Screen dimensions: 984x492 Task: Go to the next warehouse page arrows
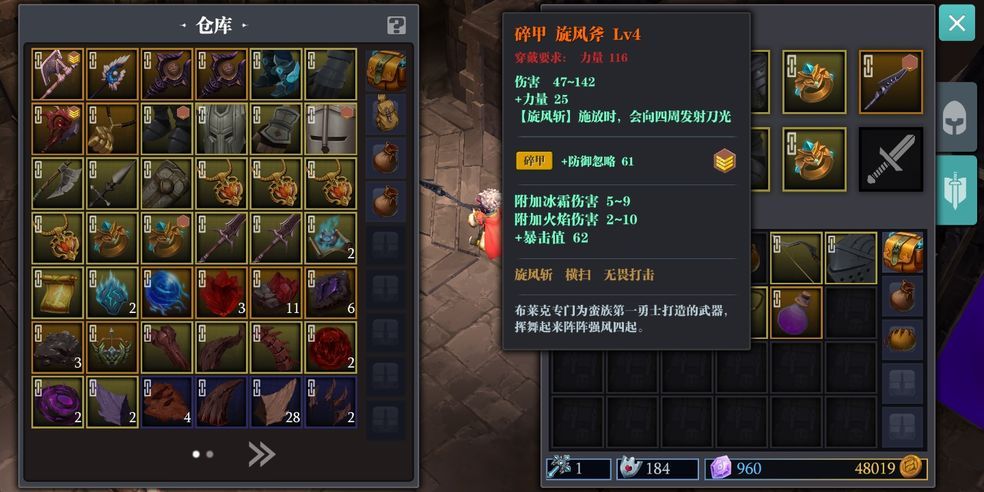(261, 455)
